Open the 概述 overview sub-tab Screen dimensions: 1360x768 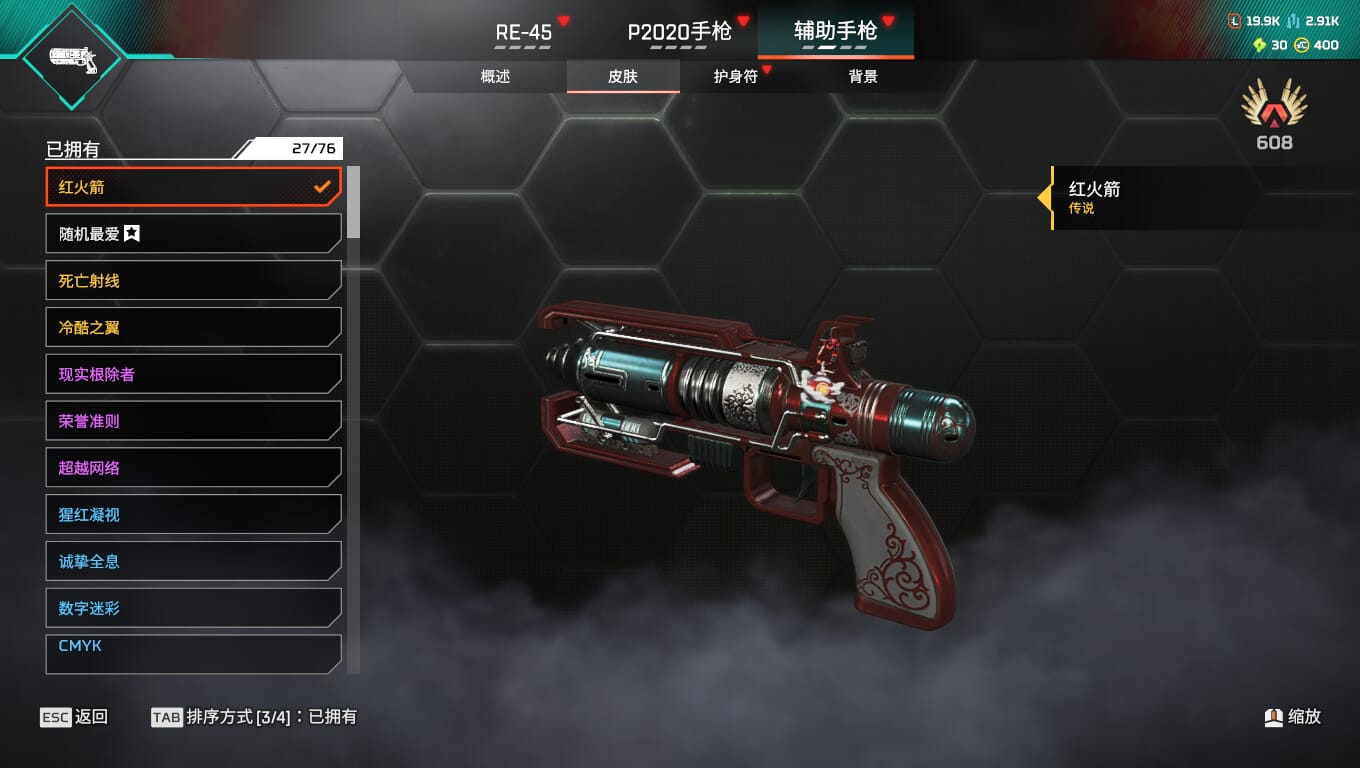495,77
